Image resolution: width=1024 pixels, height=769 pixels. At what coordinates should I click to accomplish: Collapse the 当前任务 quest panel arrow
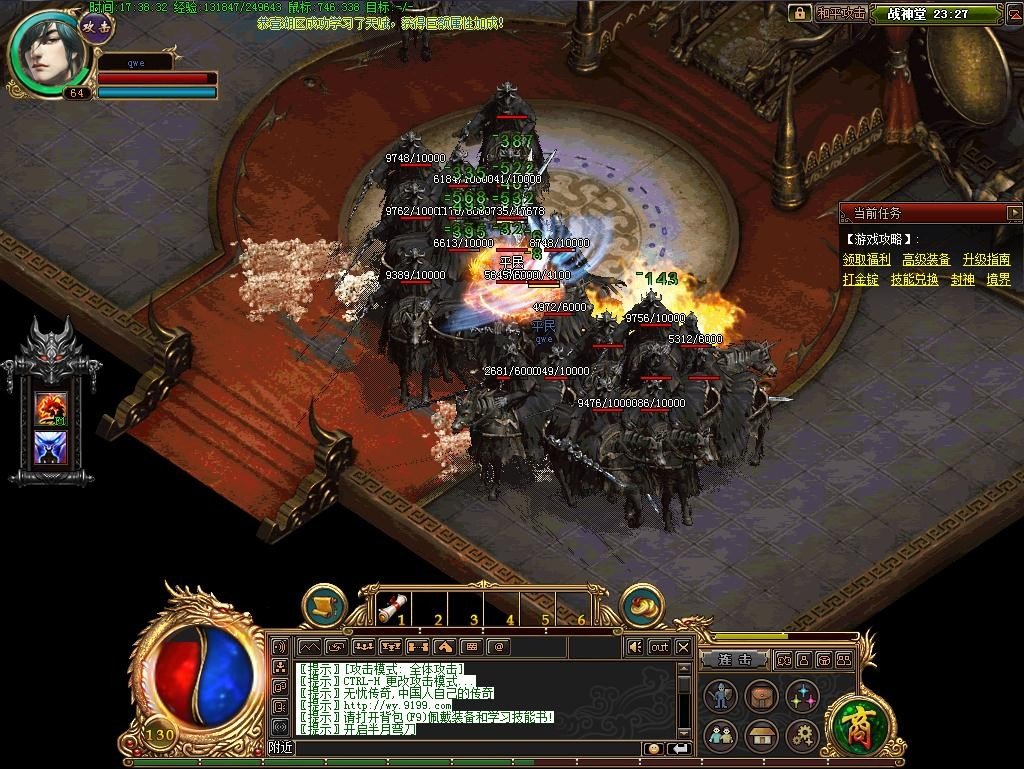(1014, 213)
